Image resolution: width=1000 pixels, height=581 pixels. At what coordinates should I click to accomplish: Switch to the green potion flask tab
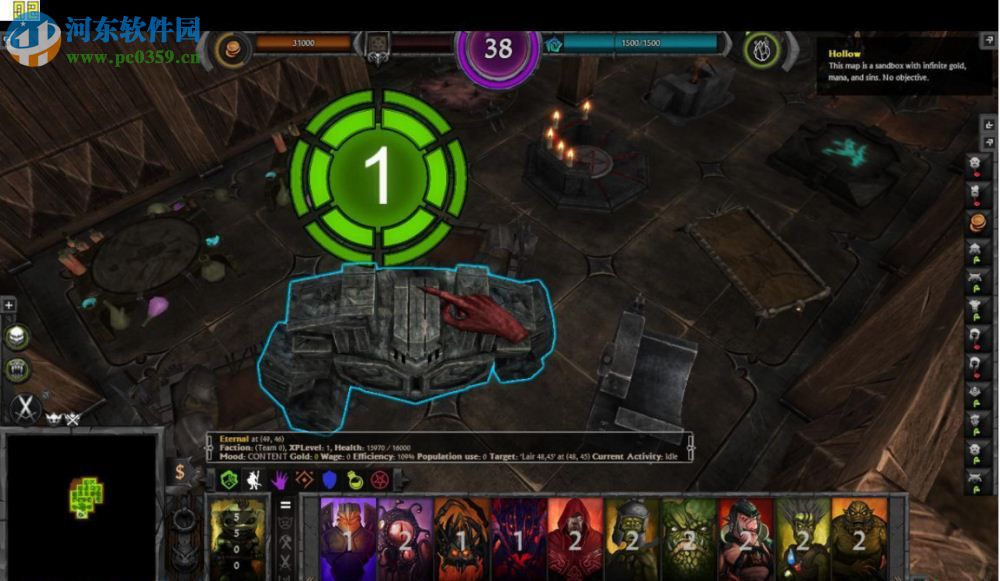[x=355, y=480]
